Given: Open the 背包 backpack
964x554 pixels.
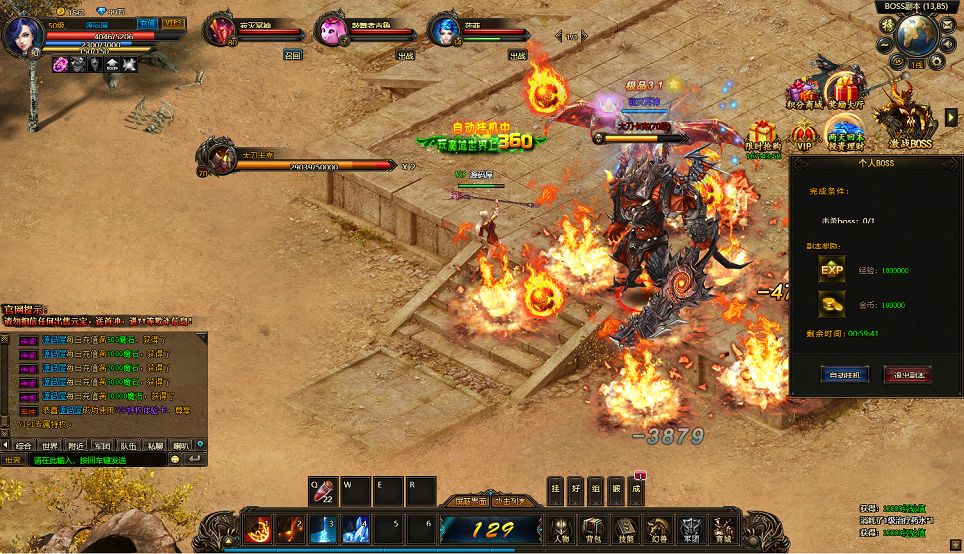Looking at the screenshot, I should [x=593, y=527].
